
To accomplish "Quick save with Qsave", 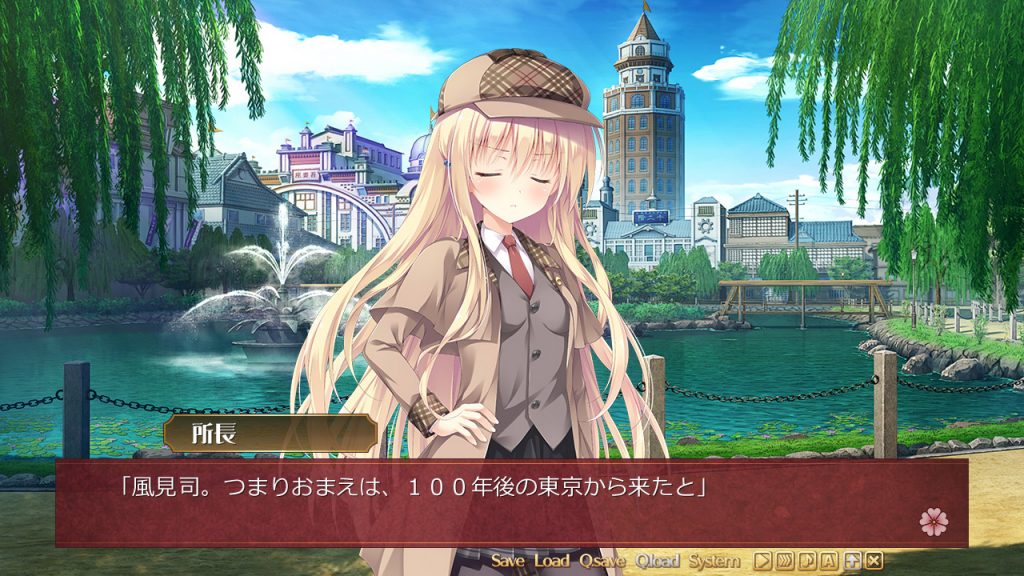I will (x=601, y=561).
